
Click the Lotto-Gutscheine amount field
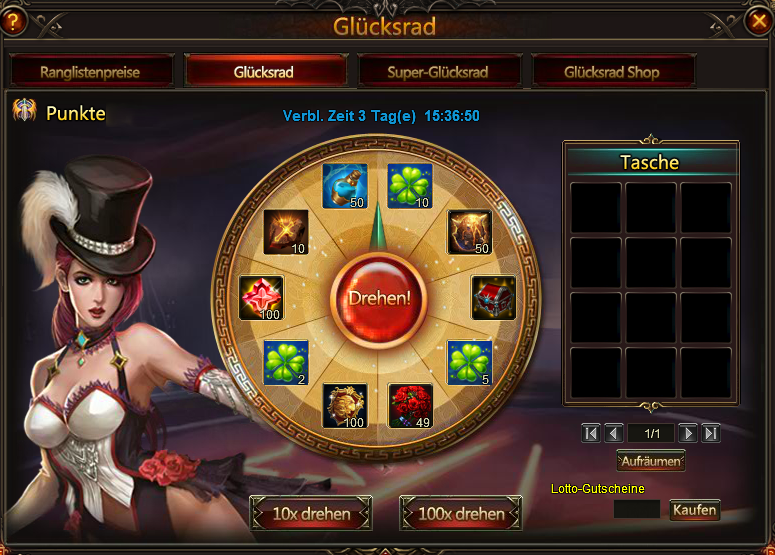(x=636, y=510)
